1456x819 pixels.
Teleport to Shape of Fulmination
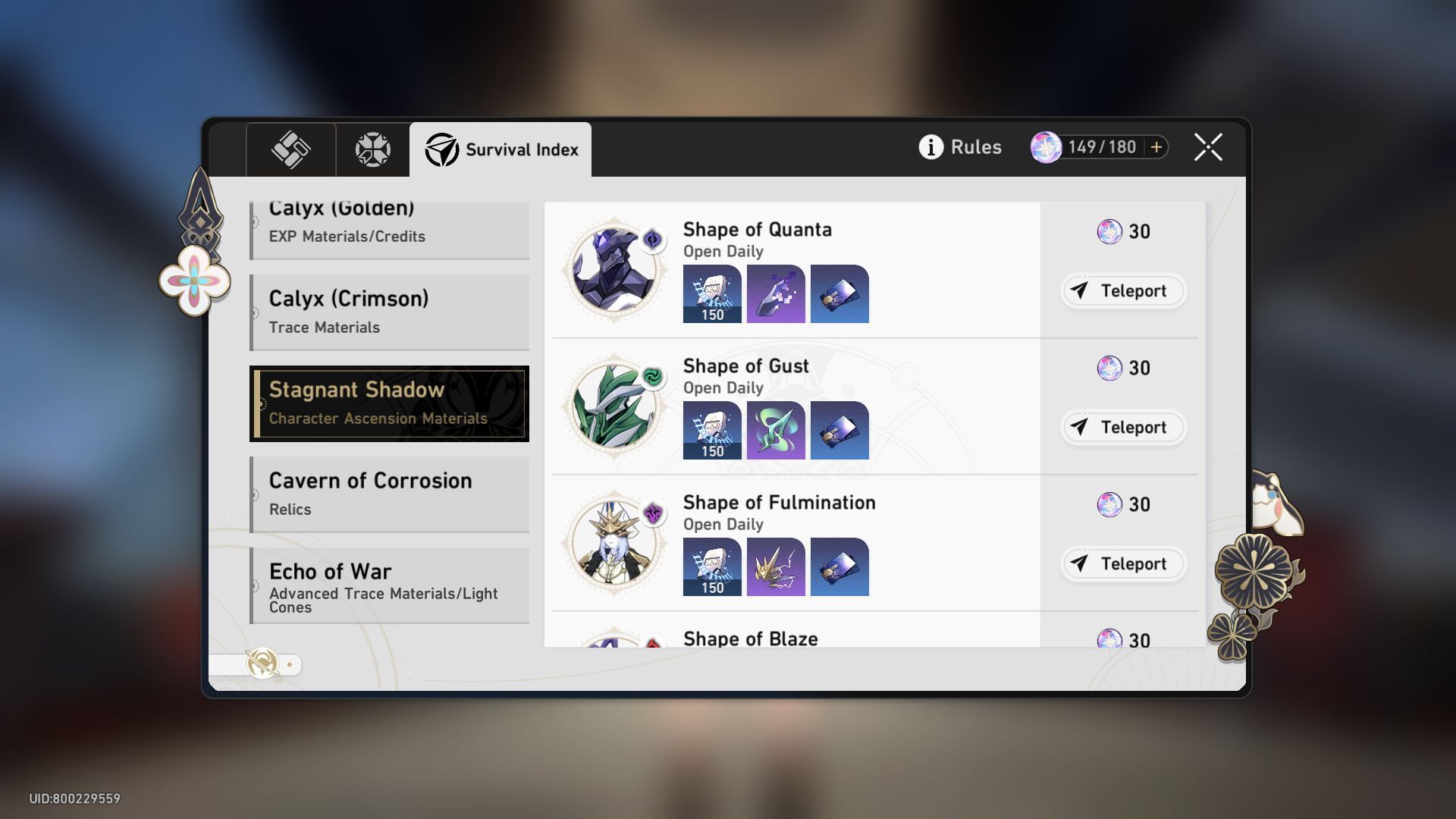click(x=1122, y=563)
